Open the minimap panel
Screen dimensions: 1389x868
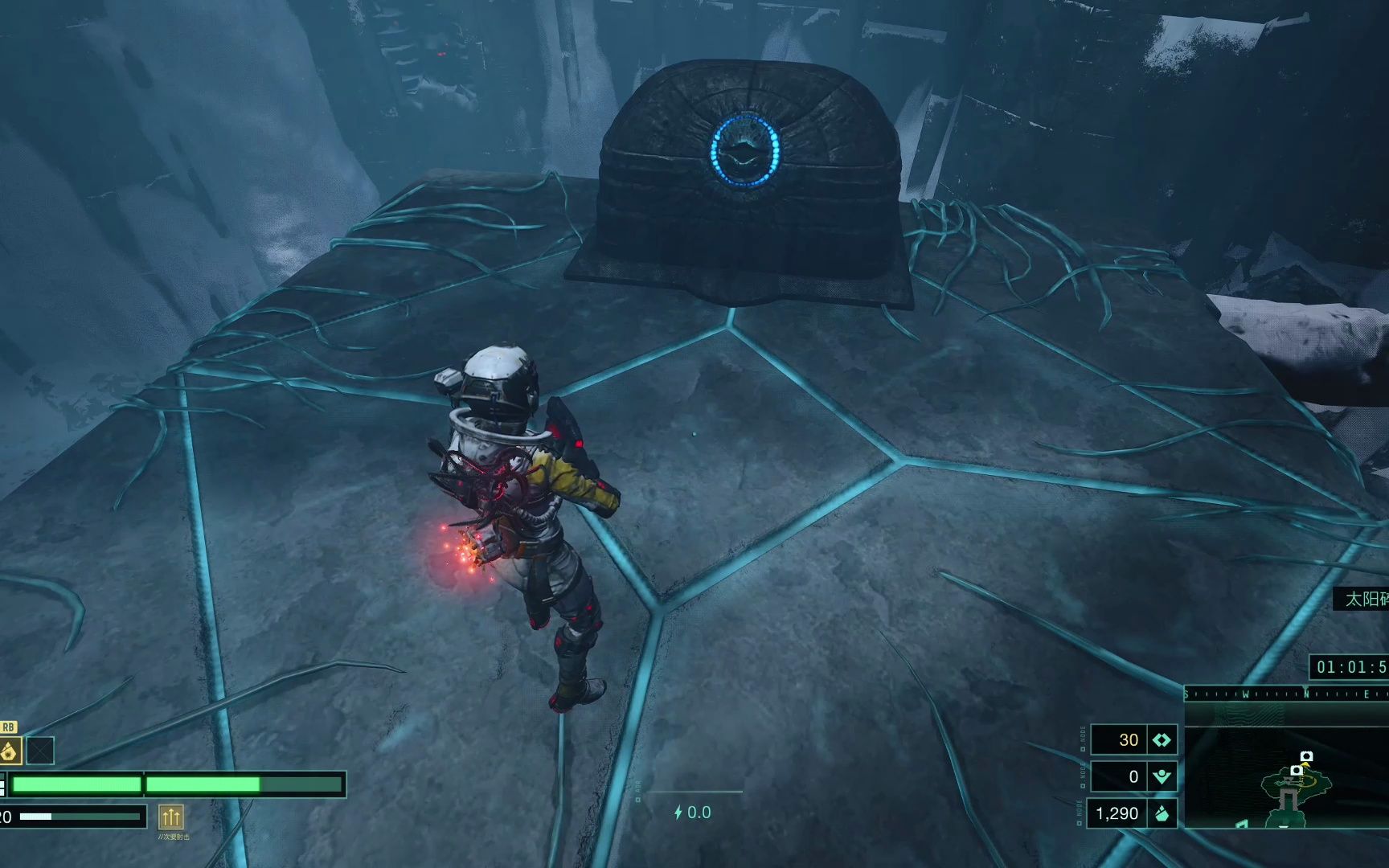click(1286, 777)
